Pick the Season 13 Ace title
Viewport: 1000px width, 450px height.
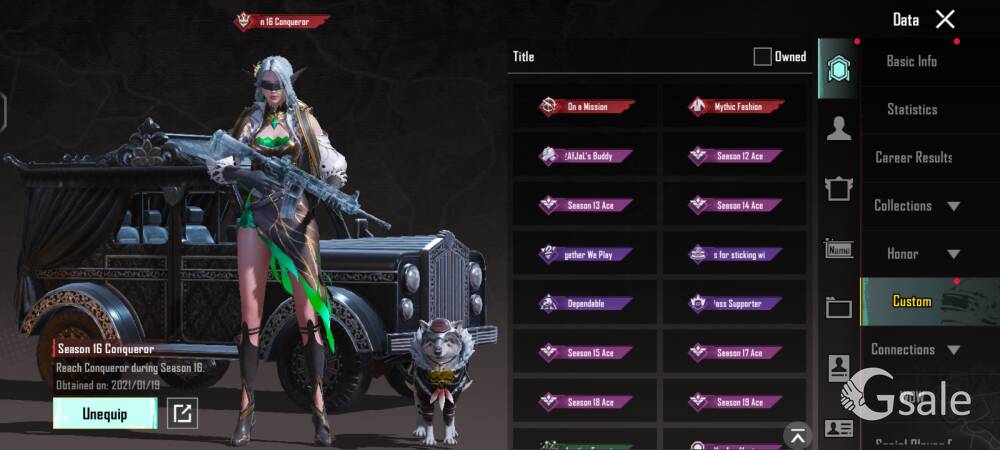click(585, 205)
